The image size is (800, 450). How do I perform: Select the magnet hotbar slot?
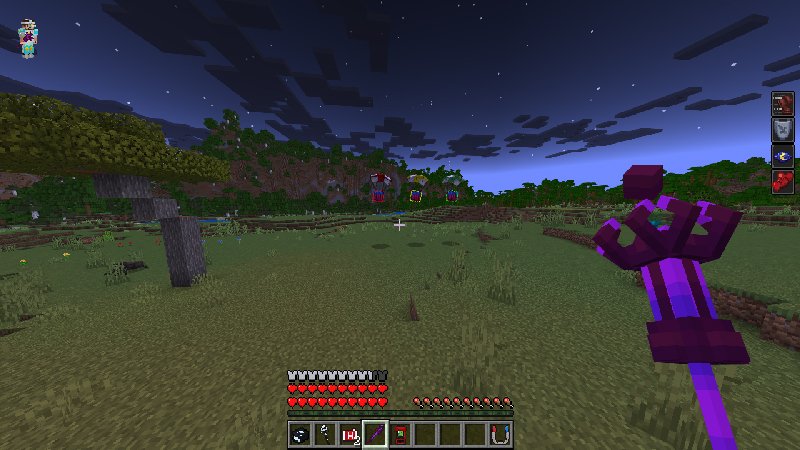(x=500, y=434)
